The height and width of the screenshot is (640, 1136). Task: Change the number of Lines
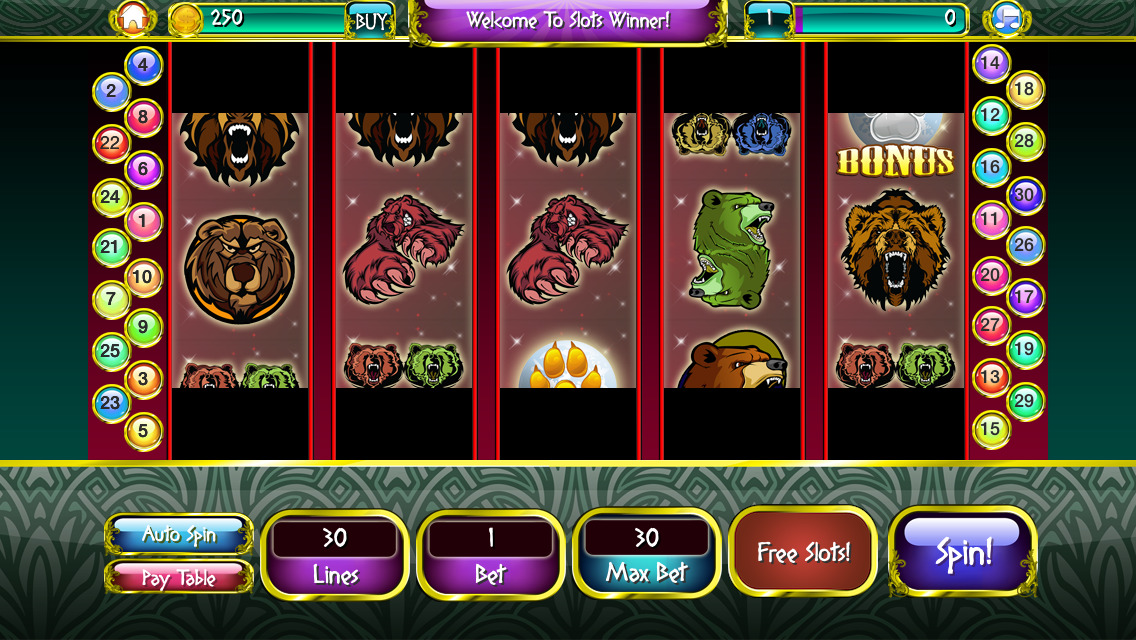click(x=334, y=555)
